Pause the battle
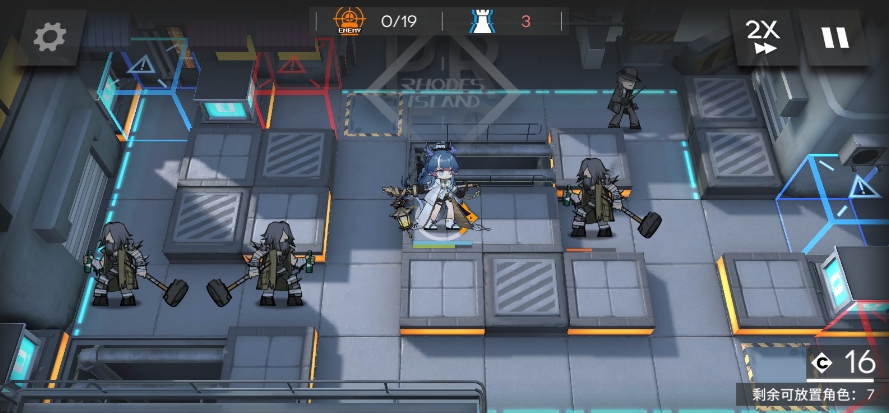The width and height of the screenshot is (889, 413). 835,38
